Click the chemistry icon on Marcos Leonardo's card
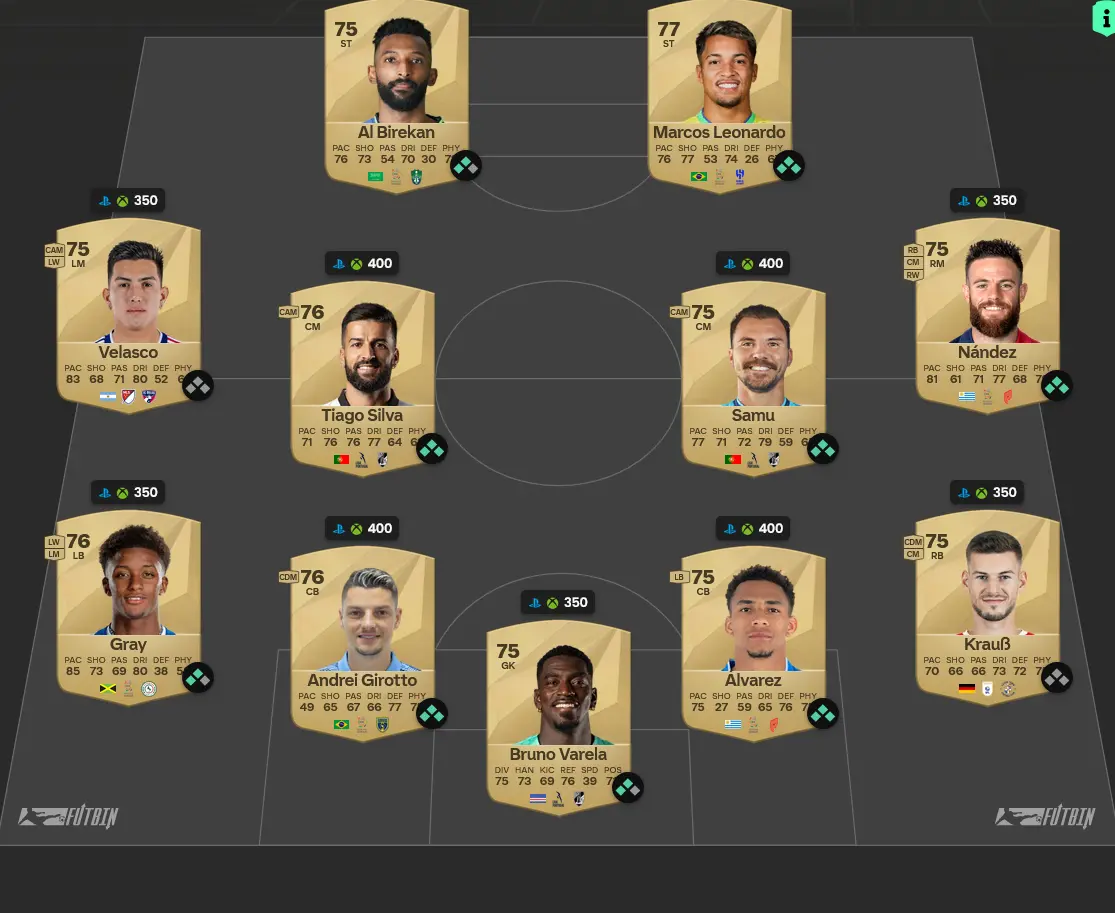This screenshot has width=1115, height=913. [789, 165]
